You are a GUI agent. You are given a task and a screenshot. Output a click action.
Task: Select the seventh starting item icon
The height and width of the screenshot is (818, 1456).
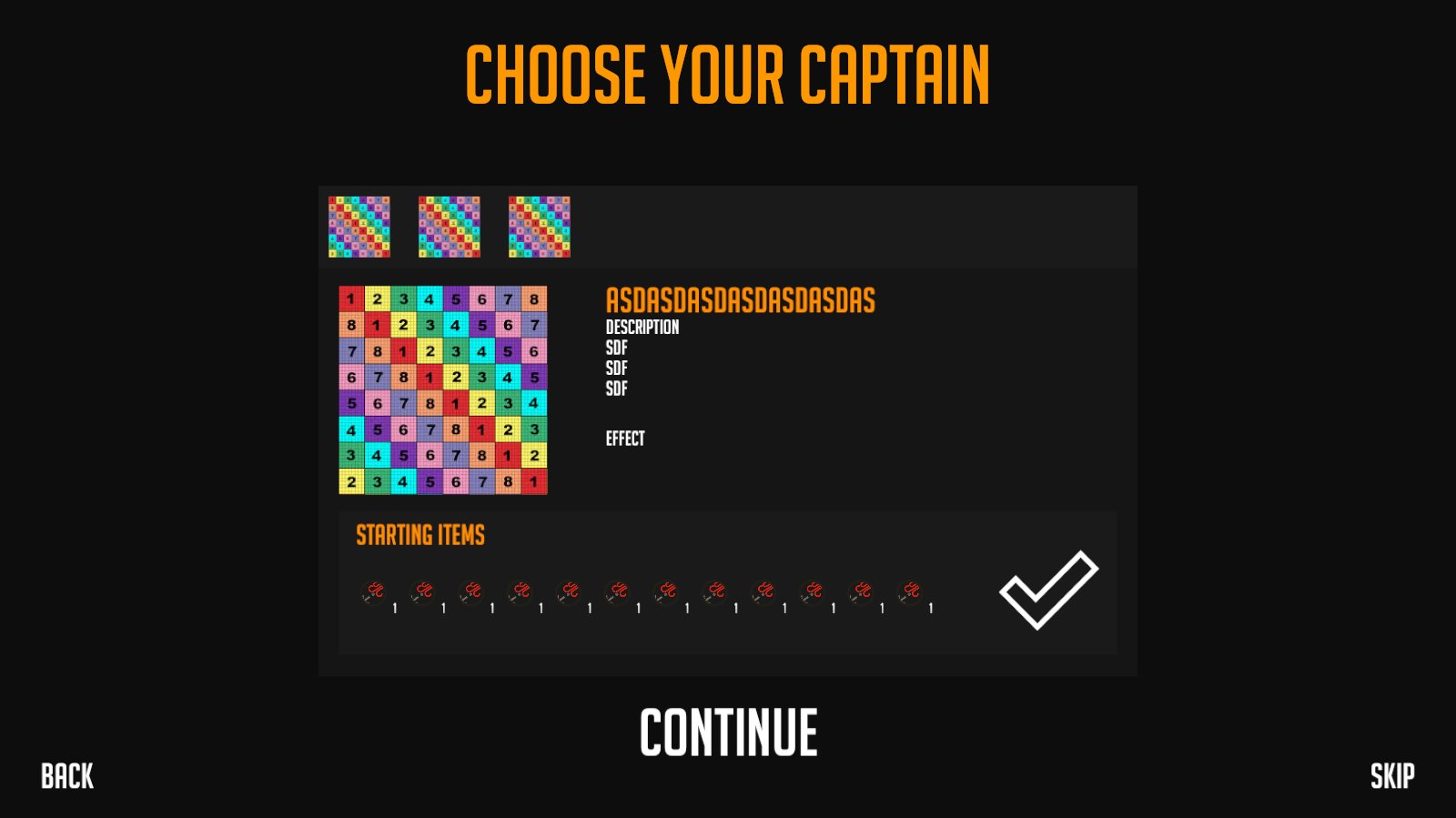(665, 591)
